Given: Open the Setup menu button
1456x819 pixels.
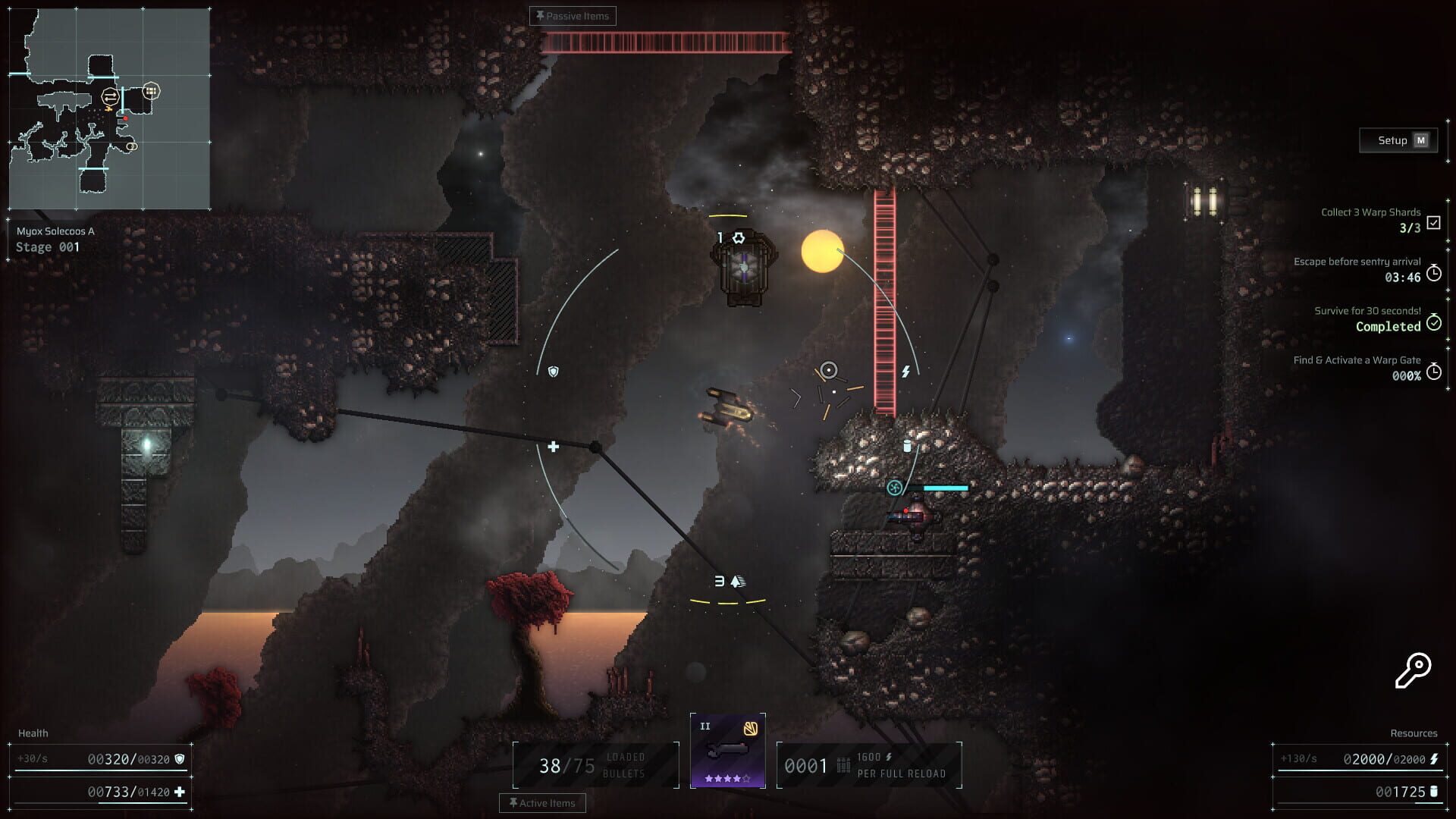Looking at the screenshot, I should (1398, 140).
